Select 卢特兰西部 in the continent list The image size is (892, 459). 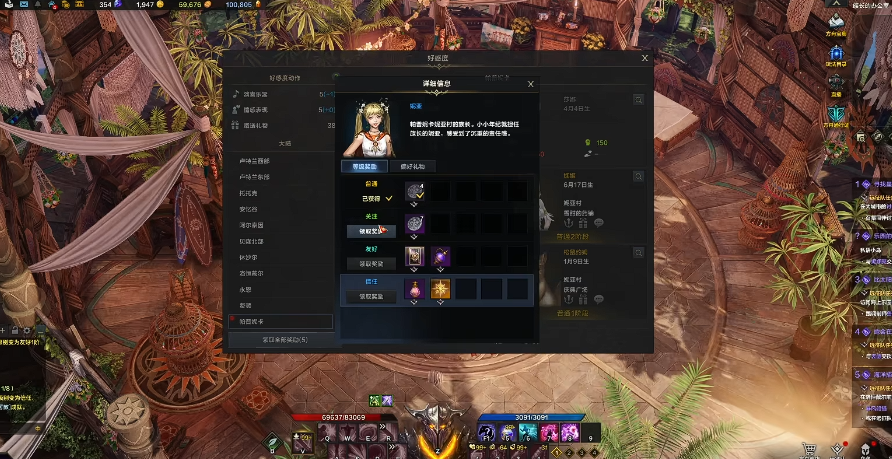pyautogui.click(x=255, y=160)
